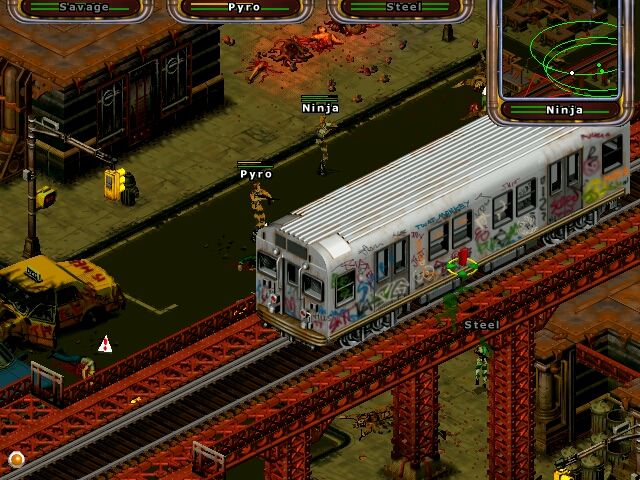This screenshot has width=640, height=480.
Task: Click the Ninja name plate under minimap
Action: point(565,109)
